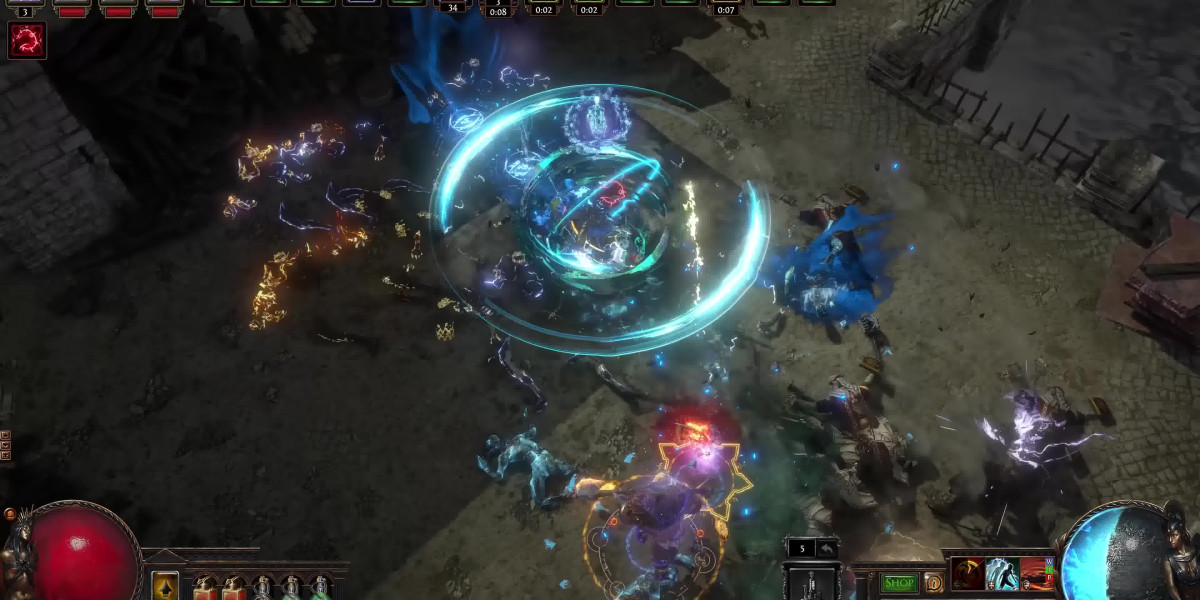Click the gold coin icon beside Shop
This screenshot has height=600, width=1200.
(934, 583)
